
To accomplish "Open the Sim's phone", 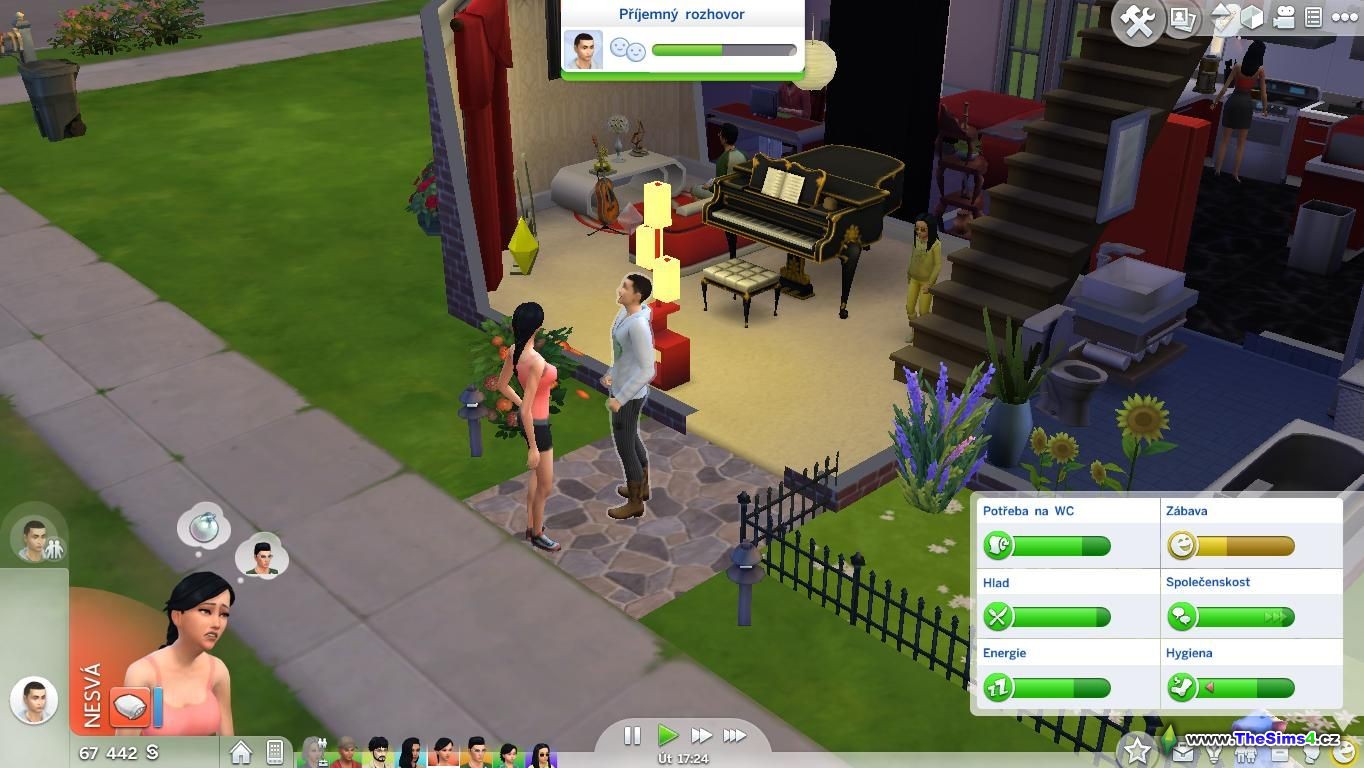I will (x=274, y=751).
